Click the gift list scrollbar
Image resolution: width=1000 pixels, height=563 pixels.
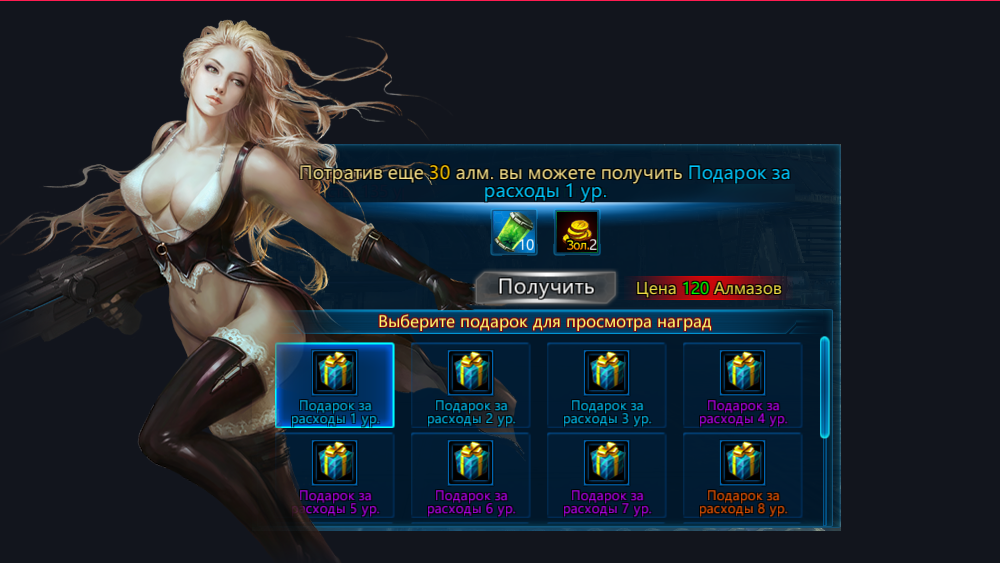coord(825,387)
